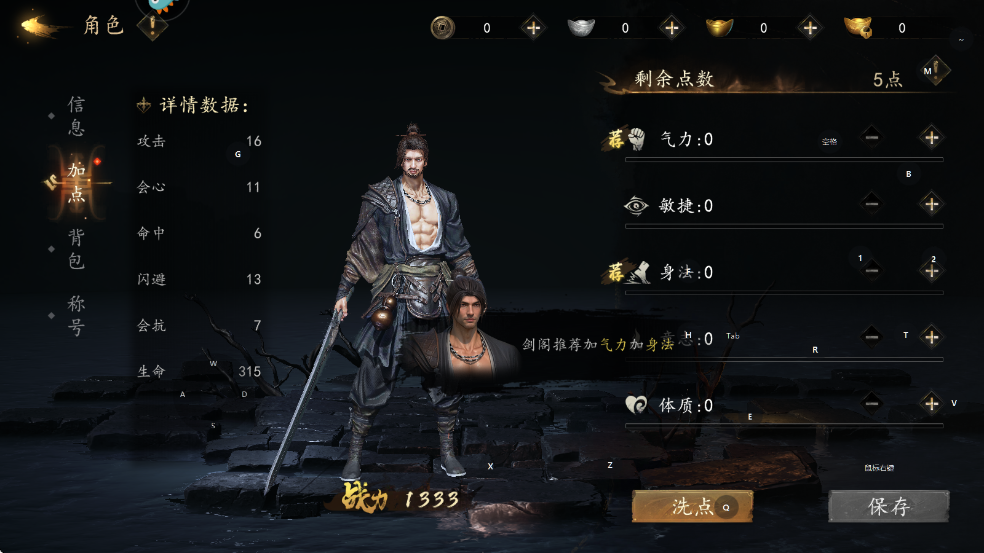Subtract a point from 身法
This screenshot has height=553, width=984.
pos(872,270)
